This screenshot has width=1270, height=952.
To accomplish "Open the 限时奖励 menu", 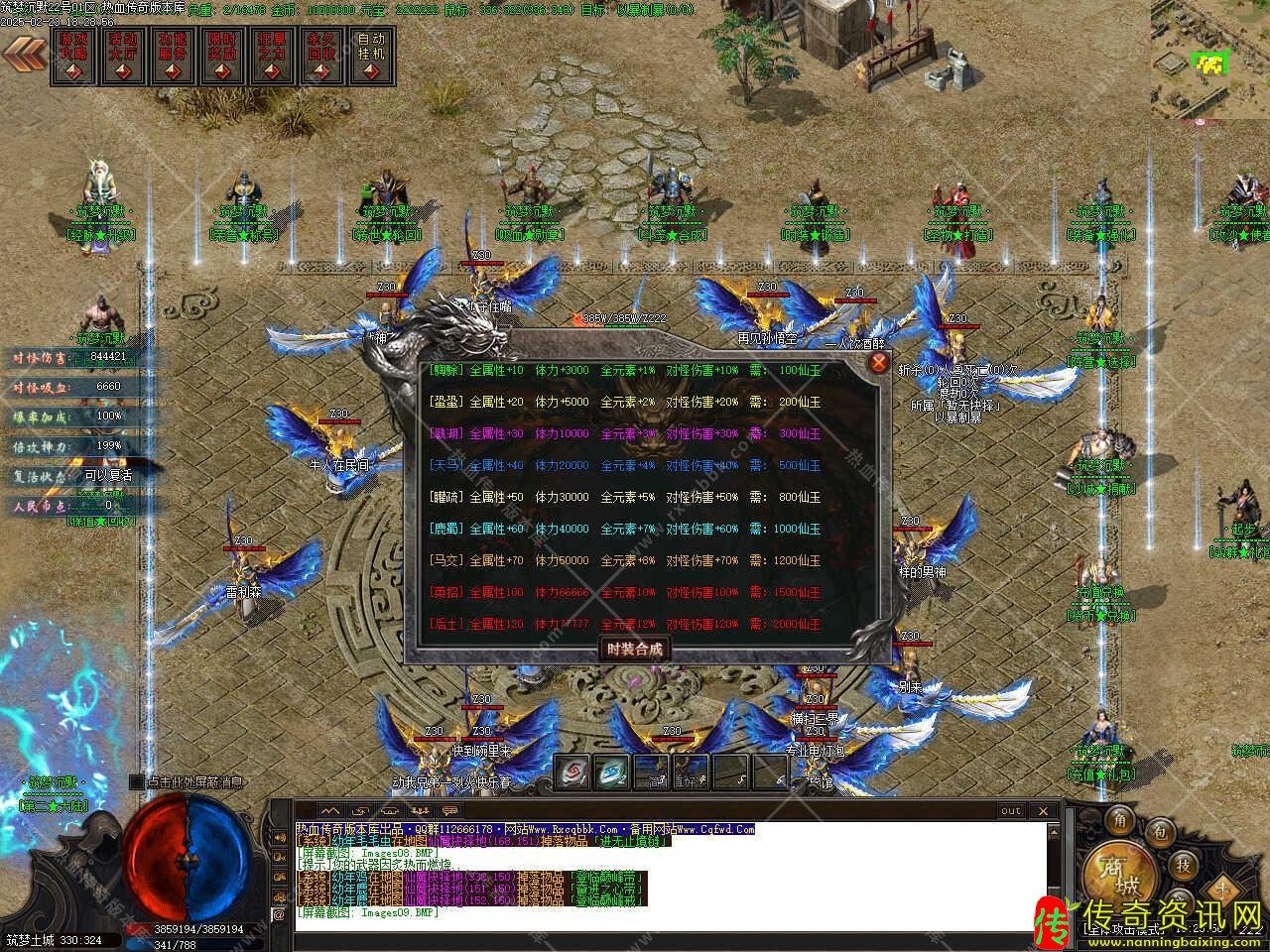I will [x=222, y=56].
